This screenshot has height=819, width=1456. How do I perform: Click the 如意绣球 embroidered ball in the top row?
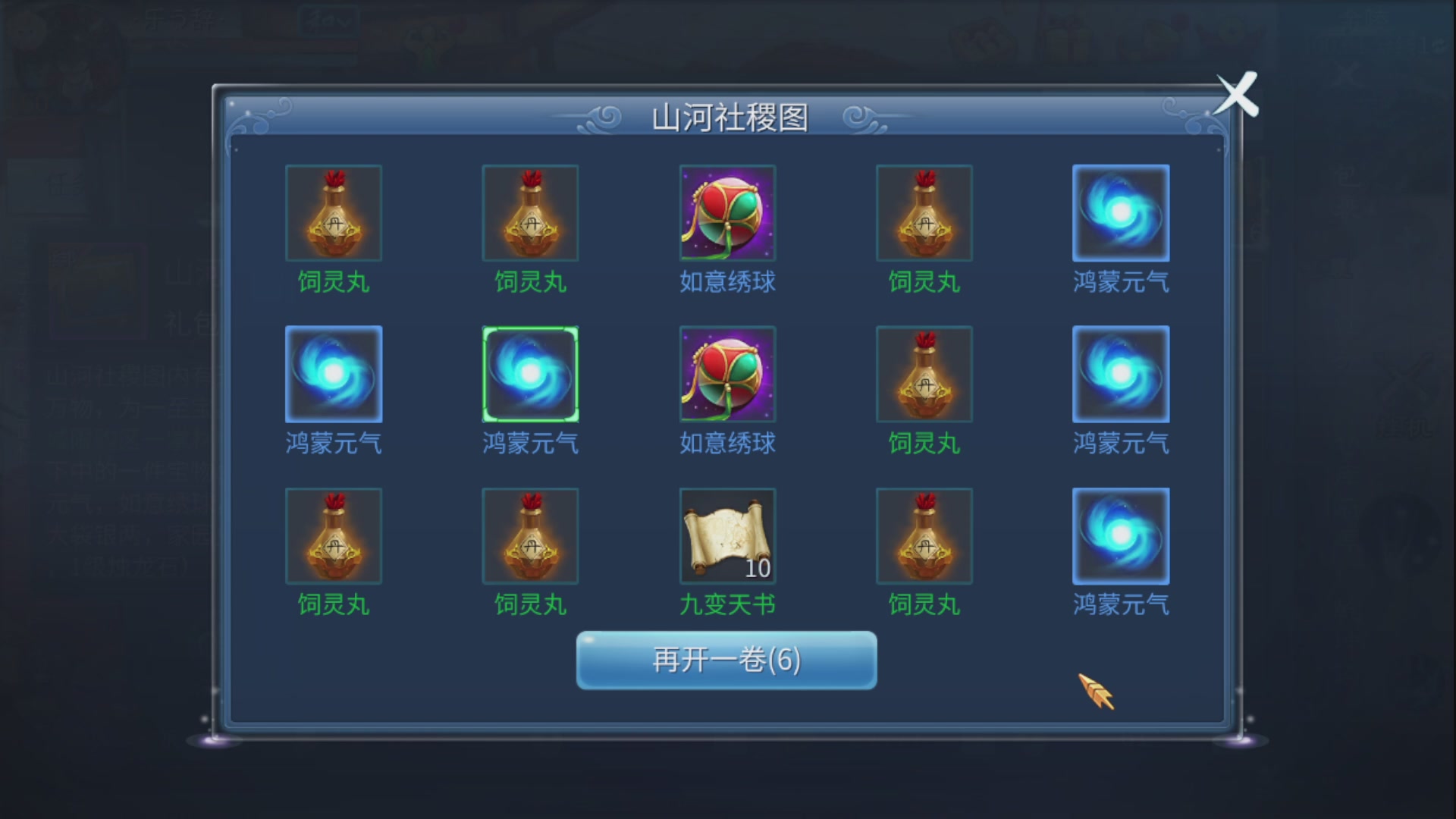(726, 213)
